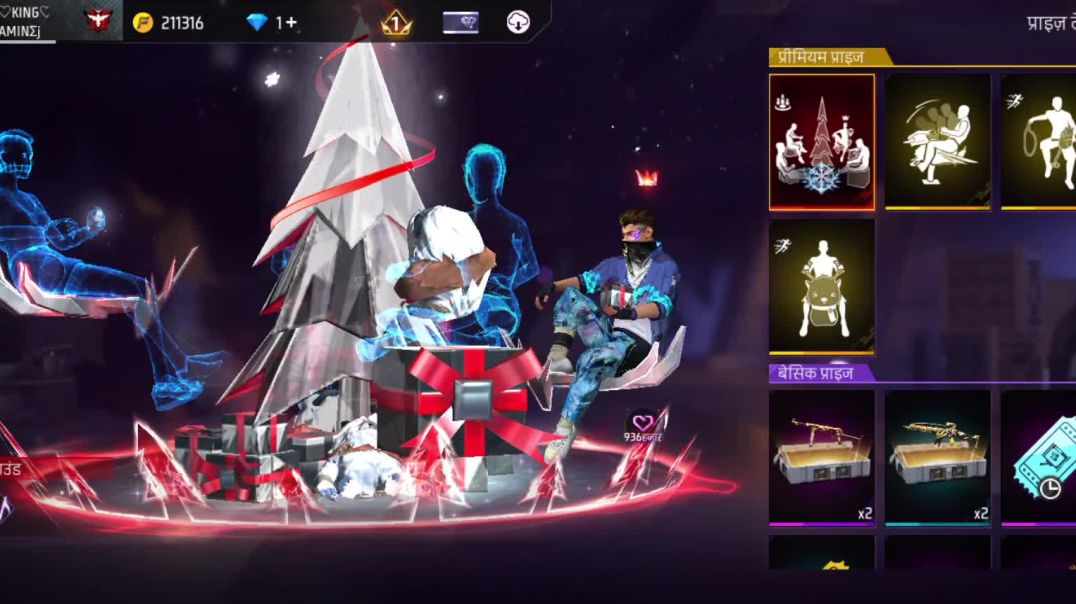Open the diamond membership card
Image resolution: width=1076 pixels, height=604 pixels.
coord(460,22)
